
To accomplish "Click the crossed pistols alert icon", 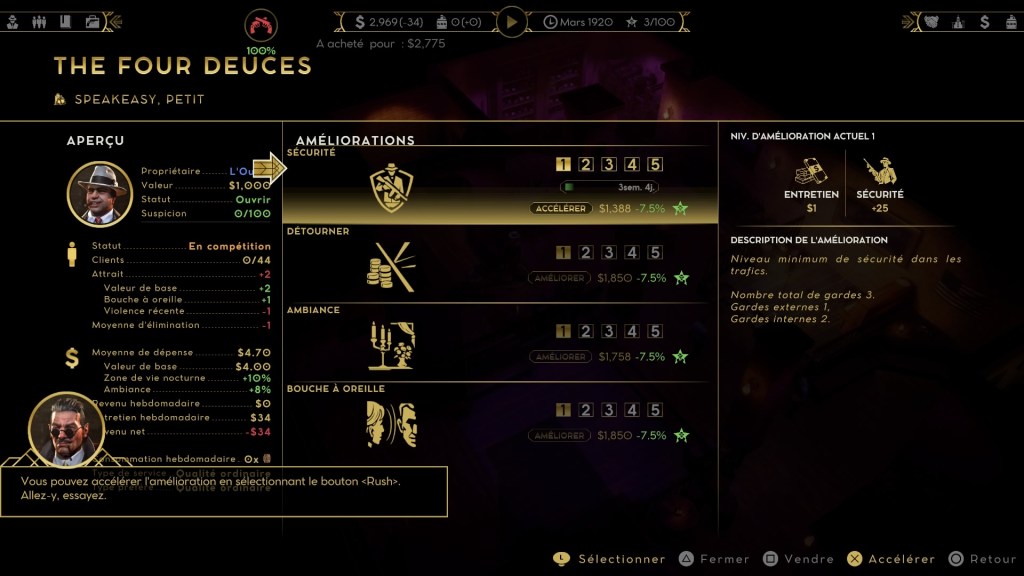I will click(261, 26).
